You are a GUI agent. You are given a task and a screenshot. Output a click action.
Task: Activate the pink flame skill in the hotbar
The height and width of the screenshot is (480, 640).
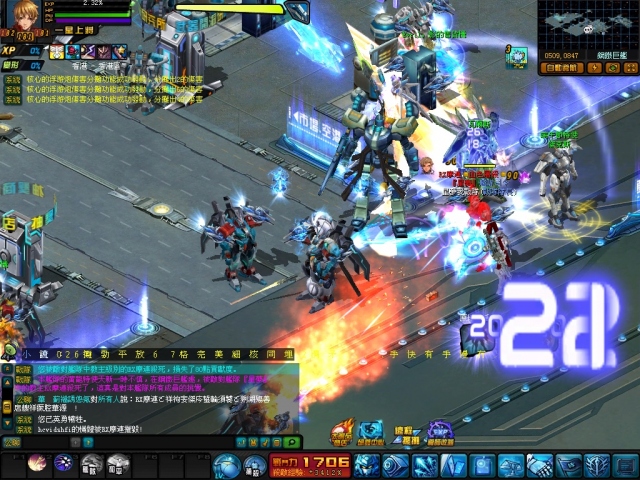tap(38, 462)
